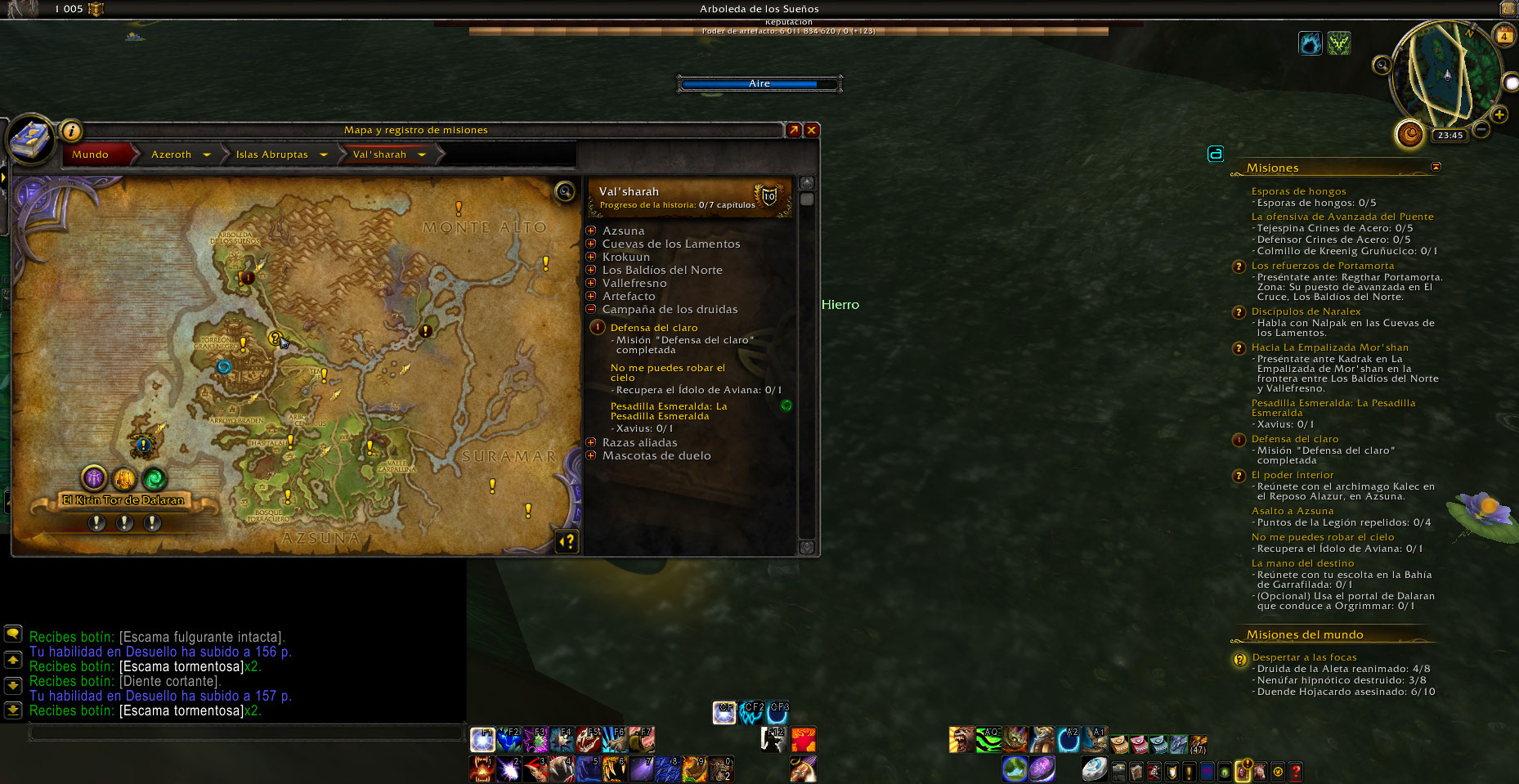This screenshot has height=784, width=1519.
Task: Click the chat input box
Action: tap(245, 732)
